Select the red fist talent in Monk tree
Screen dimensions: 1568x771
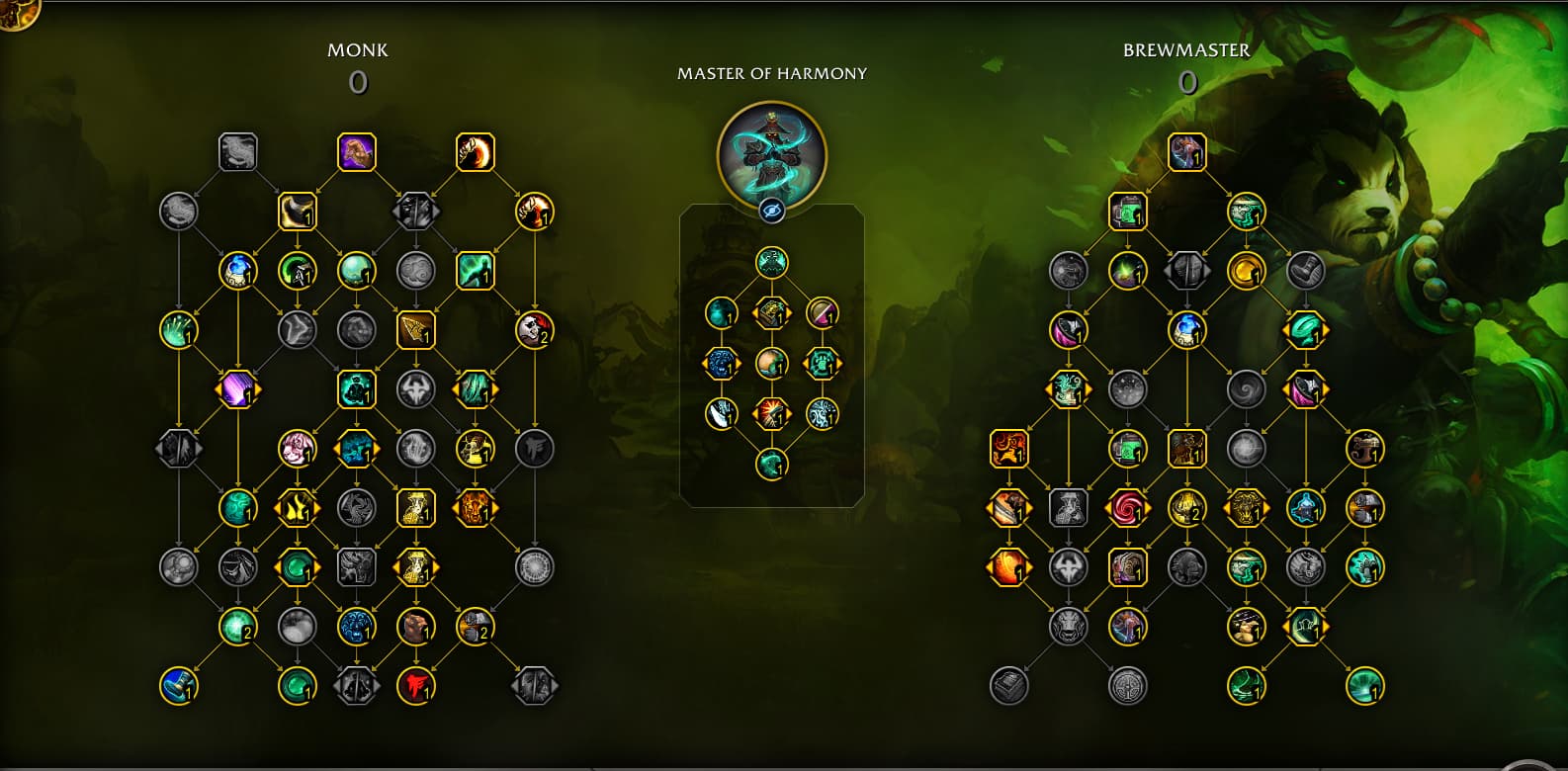416,685
